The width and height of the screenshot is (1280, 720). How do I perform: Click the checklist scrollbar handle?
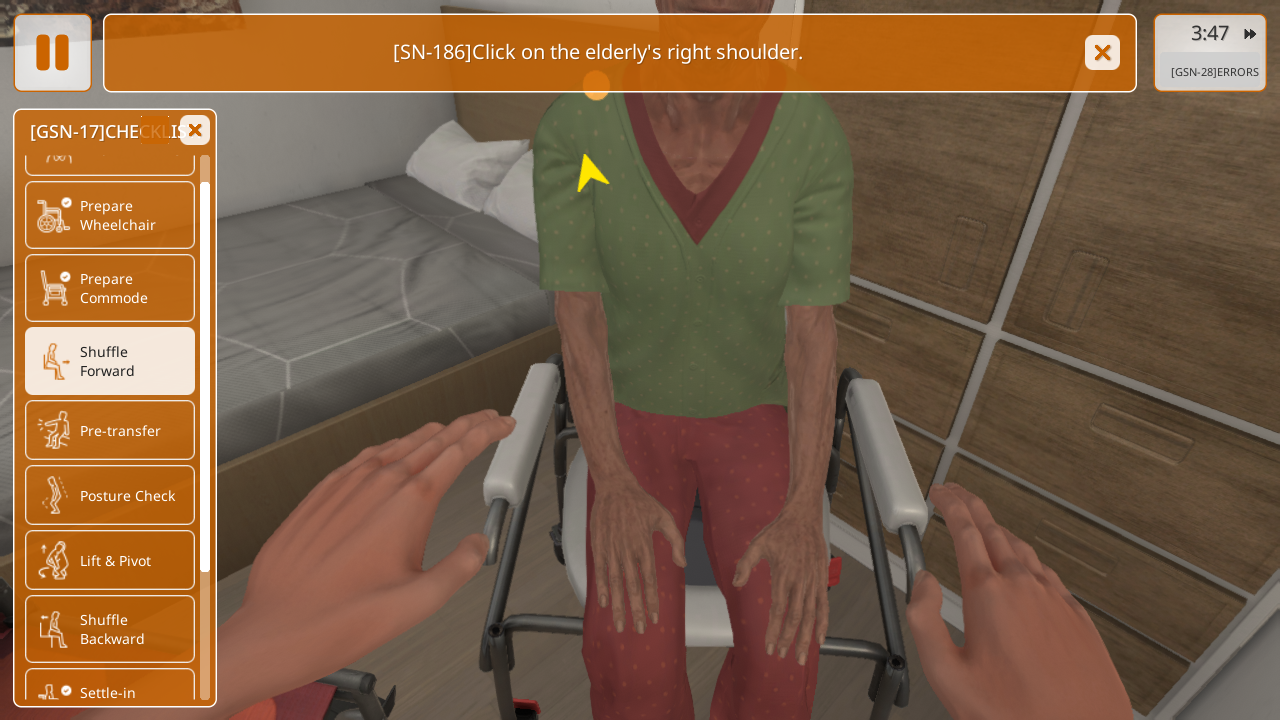(x=205, y=376)
